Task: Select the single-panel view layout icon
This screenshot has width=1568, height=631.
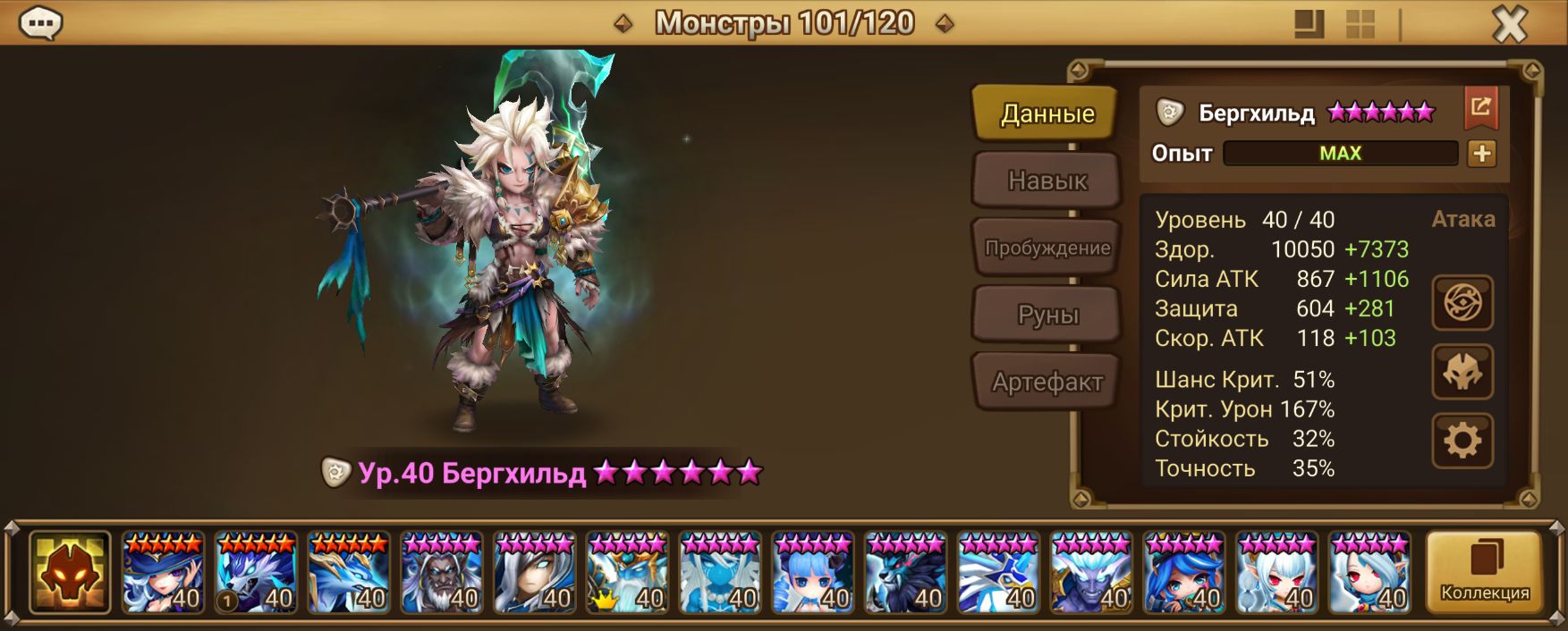Action: pos(1309,24)
